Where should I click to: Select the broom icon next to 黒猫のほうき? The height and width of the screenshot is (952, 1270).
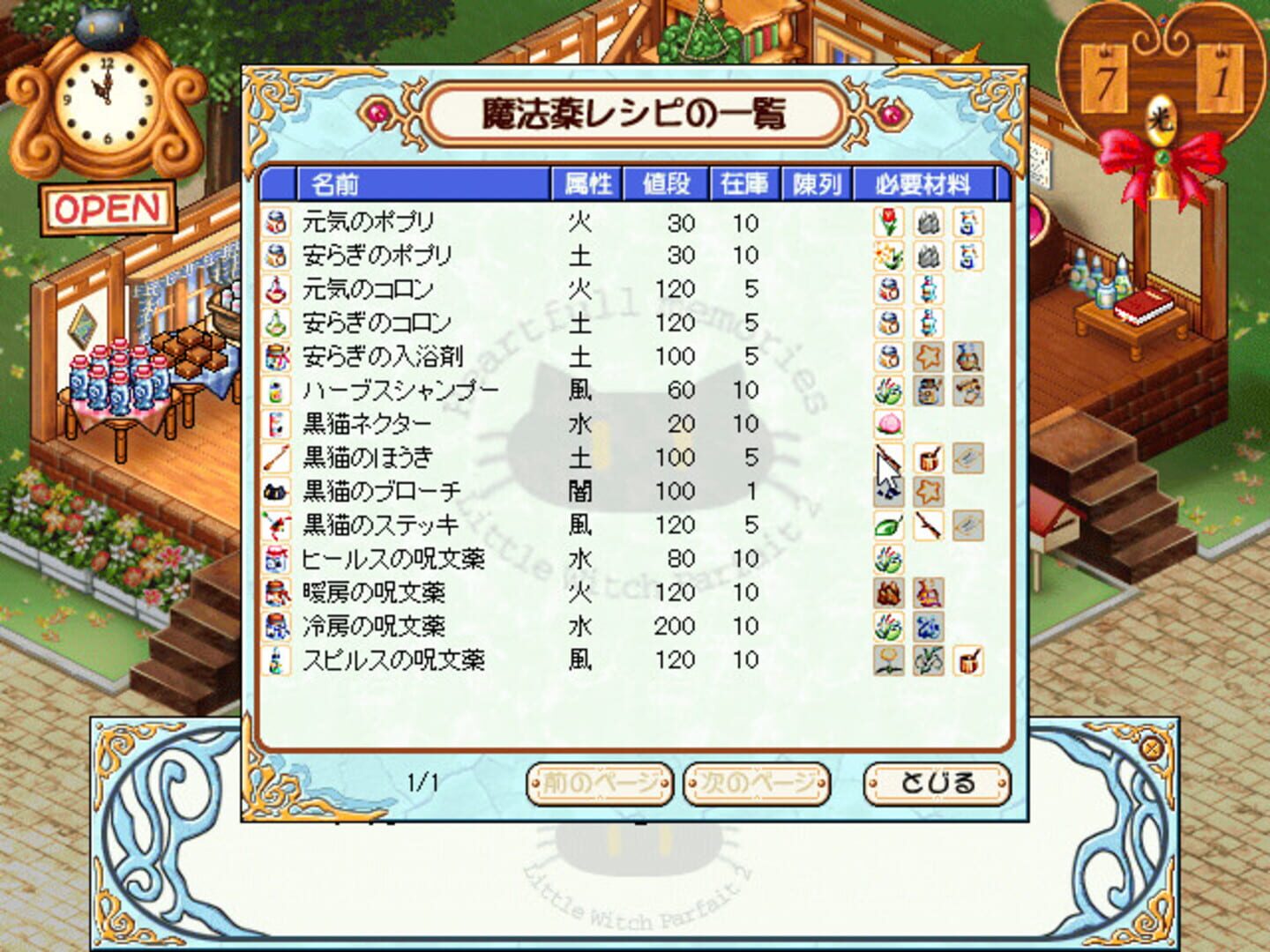(x=276, y=458)
